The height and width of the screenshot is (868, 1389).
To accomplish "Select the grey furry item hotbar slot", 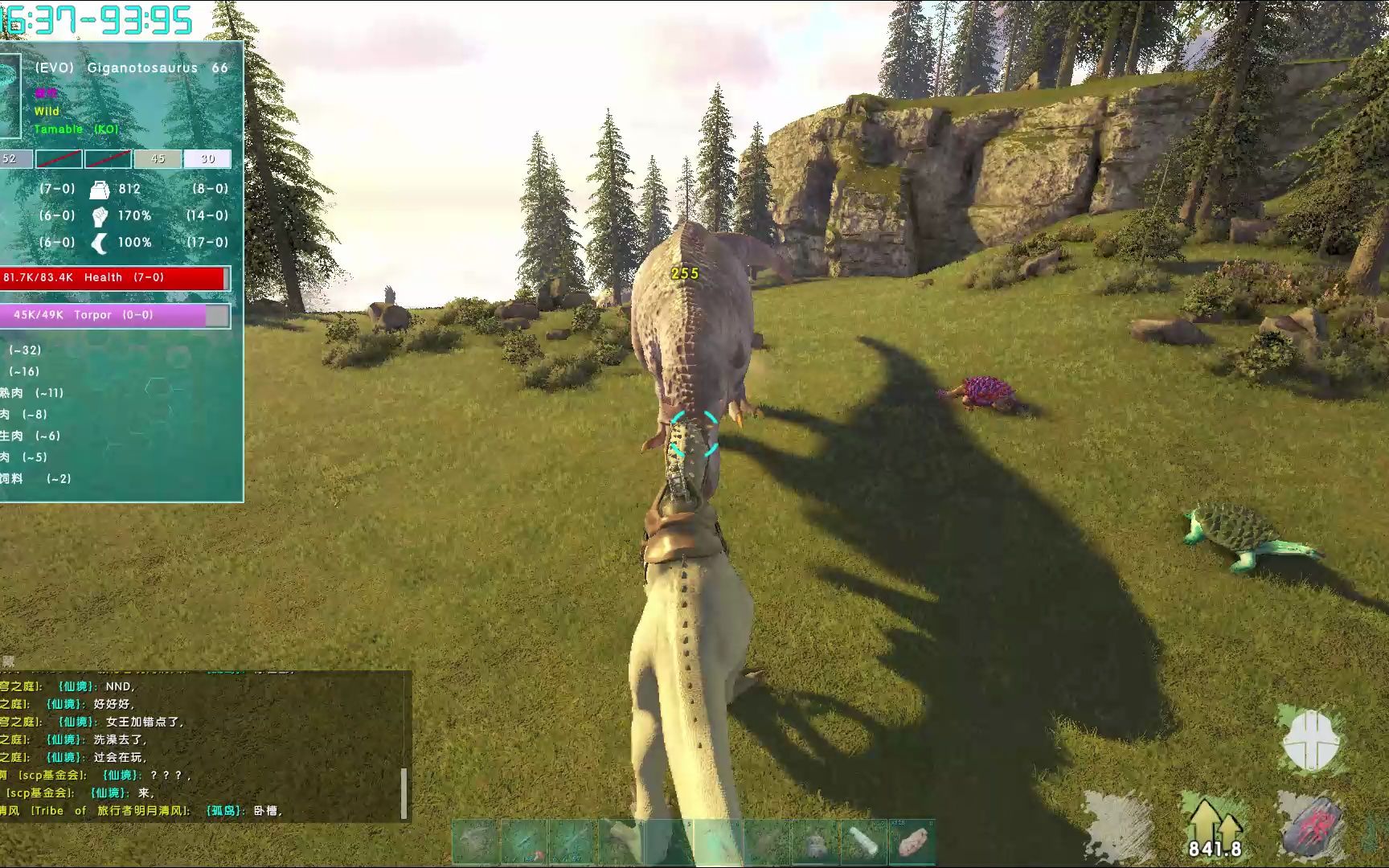I will (815, 842).
